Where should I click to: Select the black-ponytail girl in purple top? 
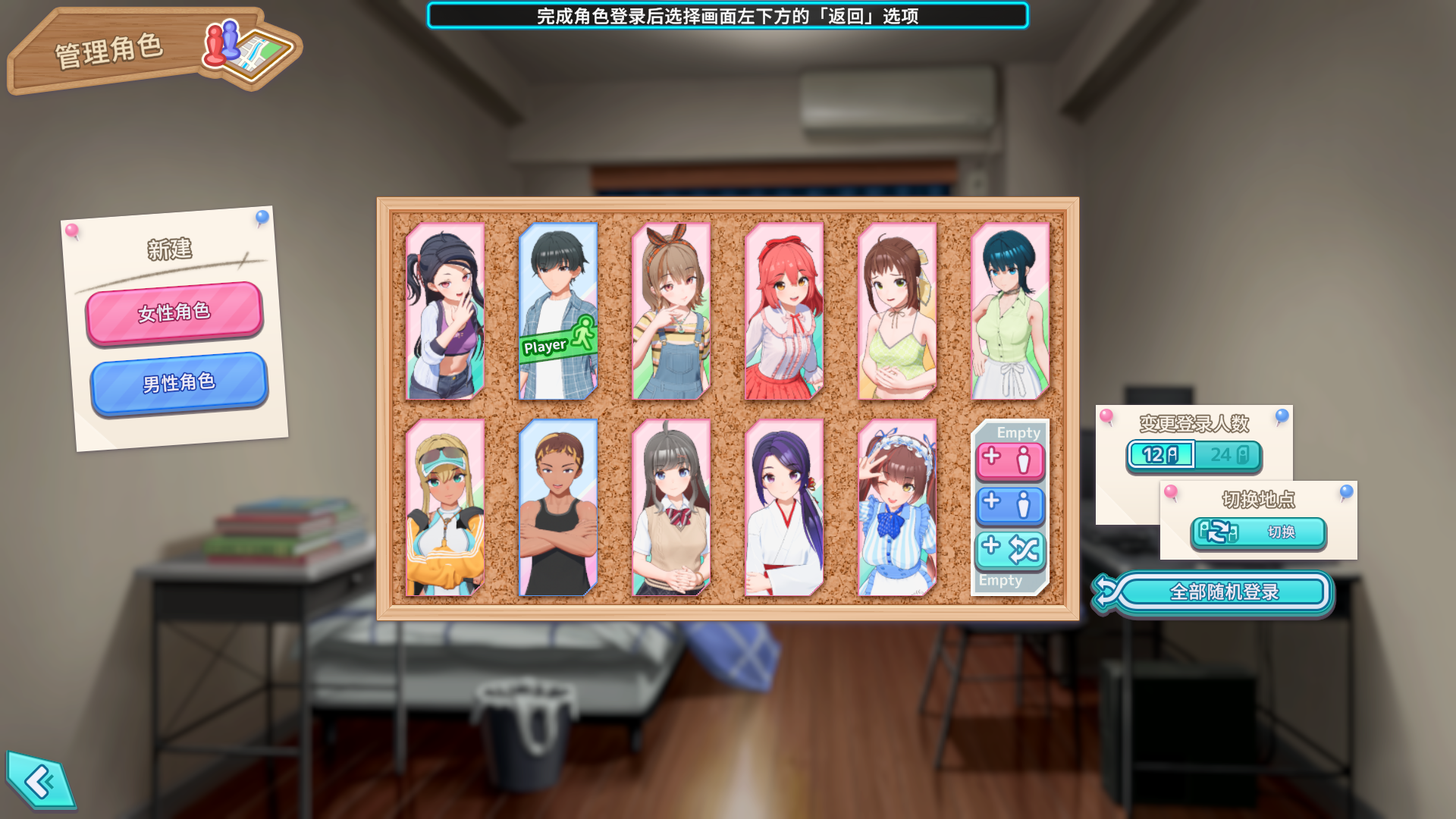[445, 311]
